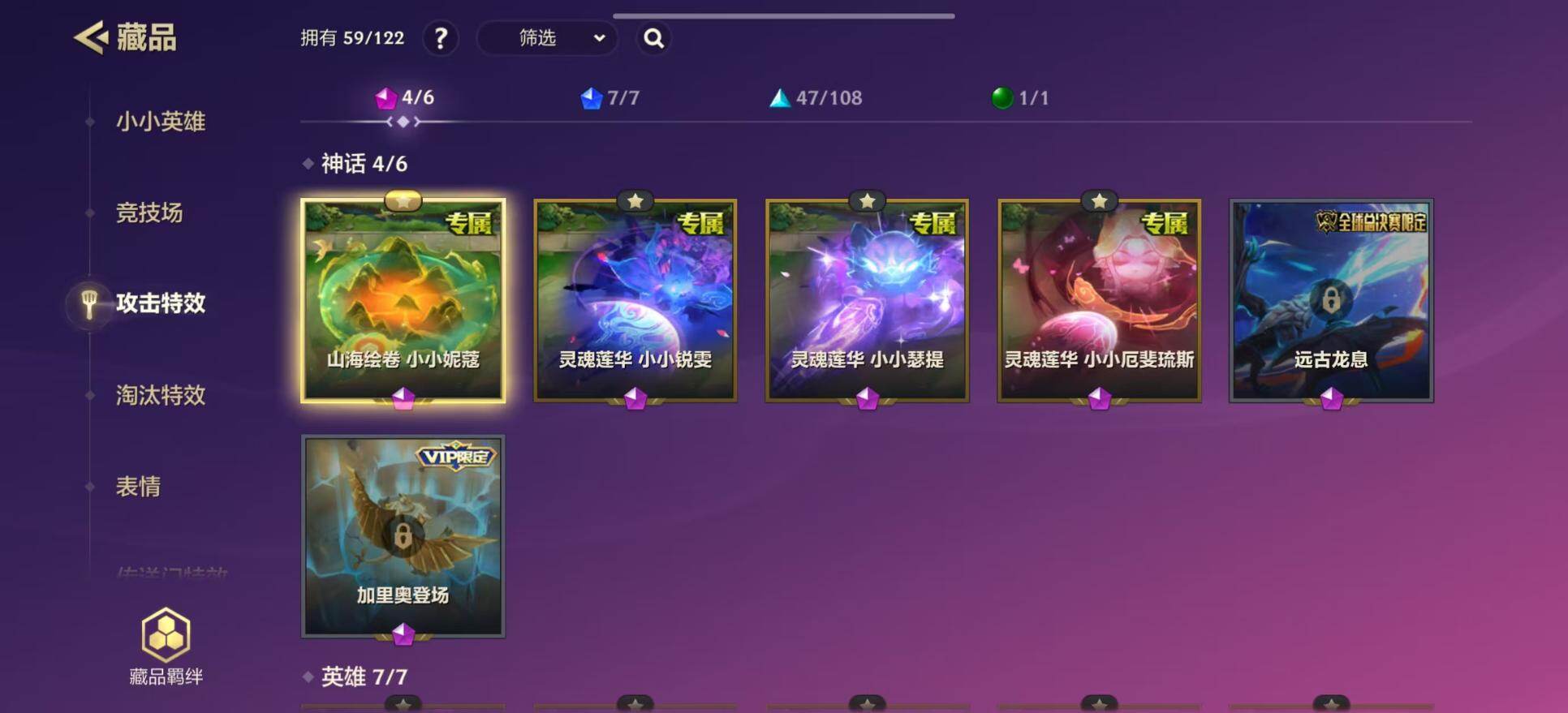Select the green orb 1/1 tab
1568x713 pixels.
[x=1020, y=98]
